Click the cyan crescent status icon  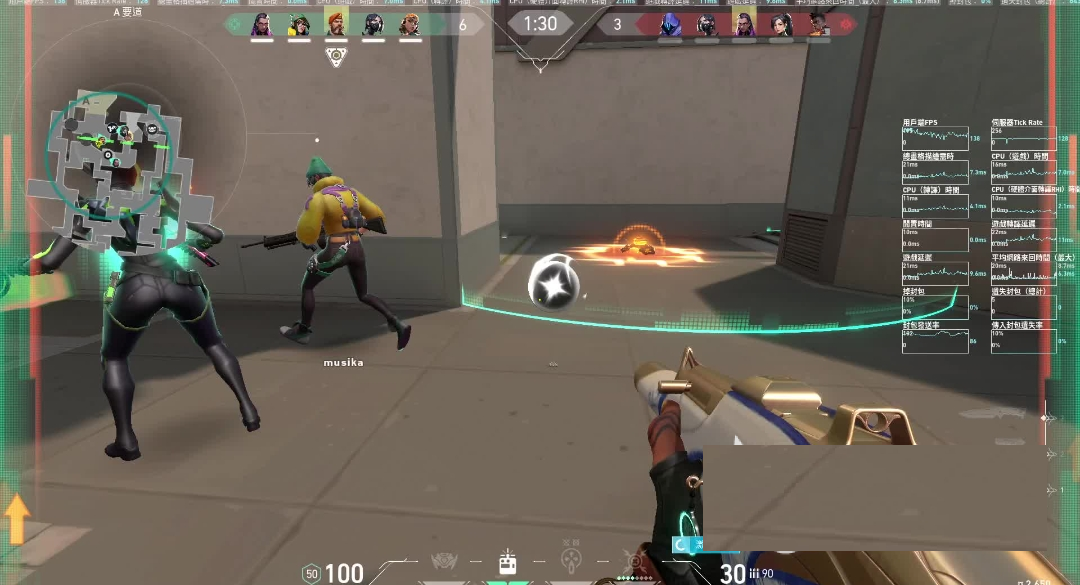(681, 544)
